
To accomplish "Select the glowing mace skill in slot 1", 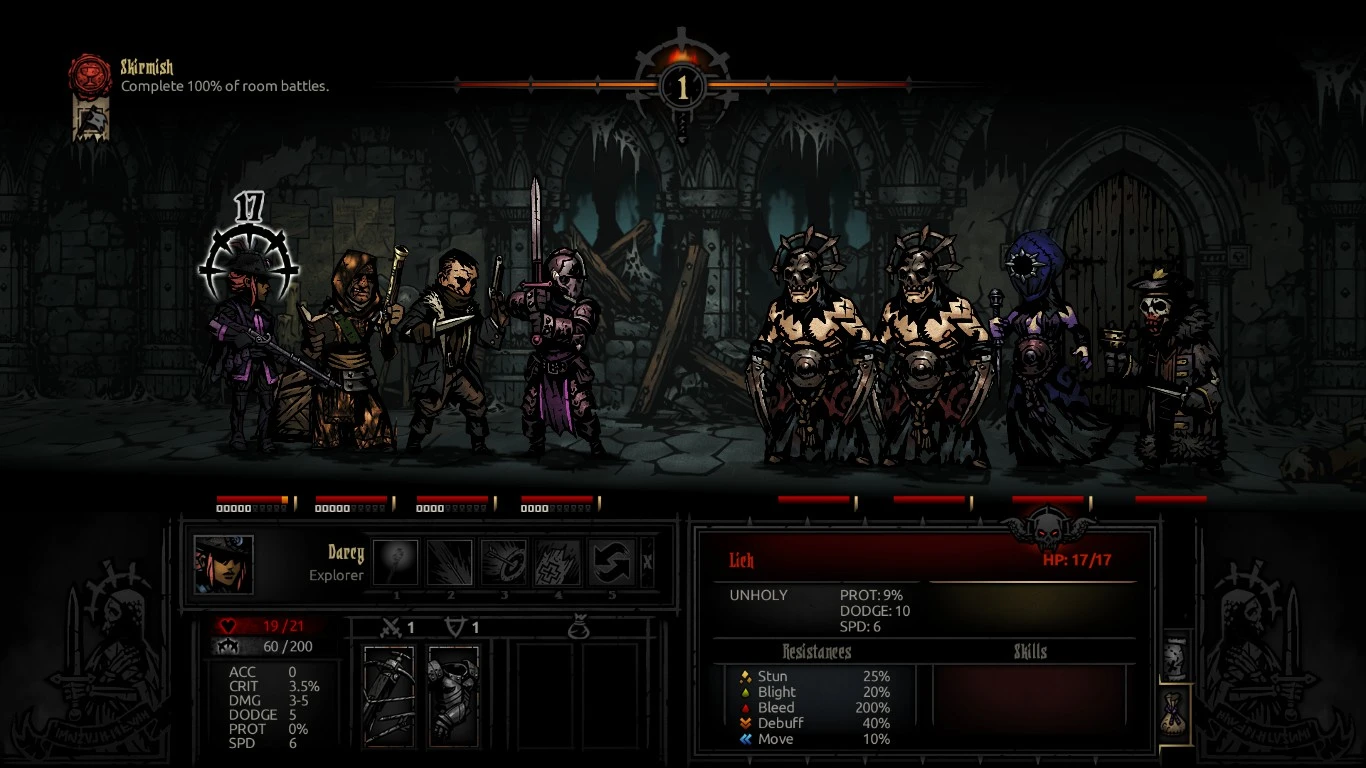I will (396, 563).
